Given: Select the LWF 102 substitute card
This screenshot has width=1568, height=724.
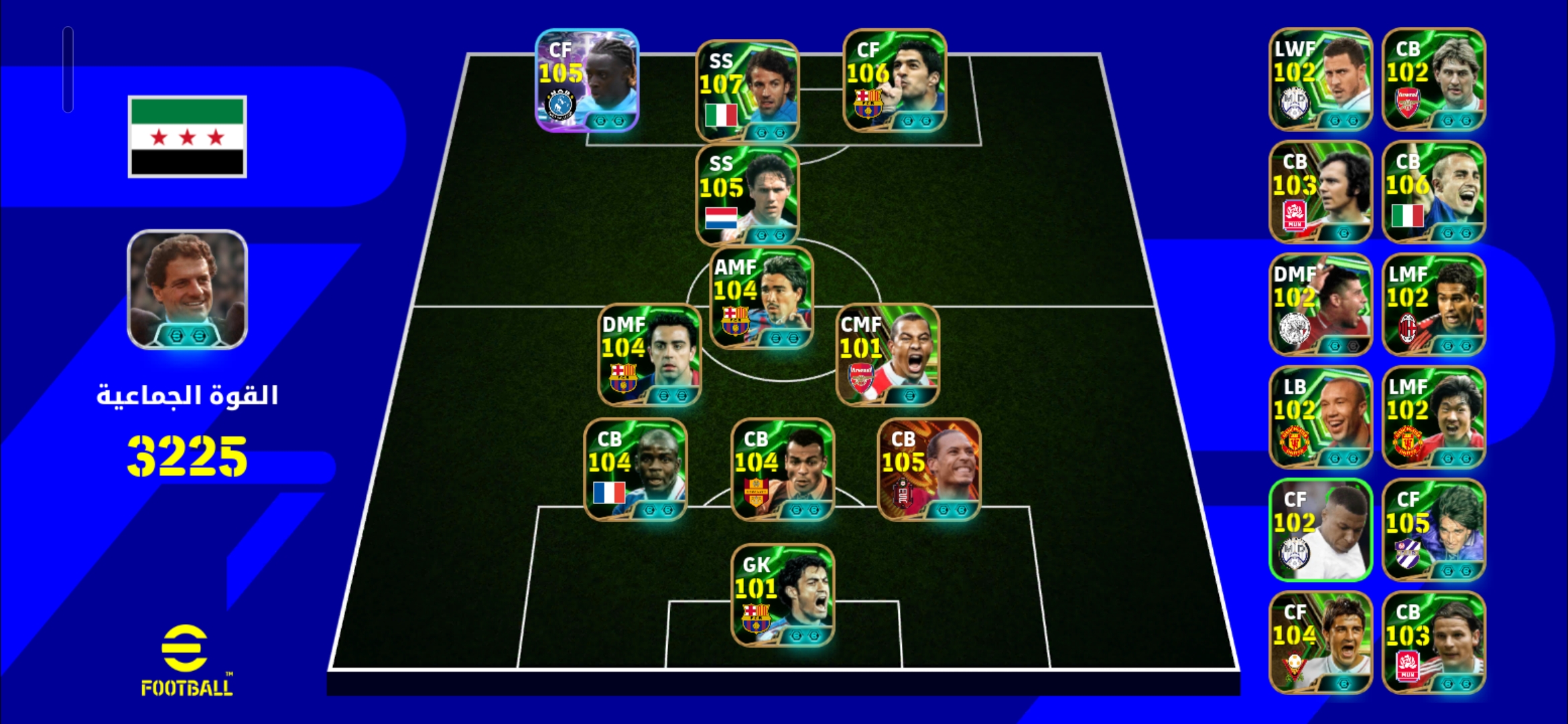Looking at the screenshot, I should (1321, 79).
